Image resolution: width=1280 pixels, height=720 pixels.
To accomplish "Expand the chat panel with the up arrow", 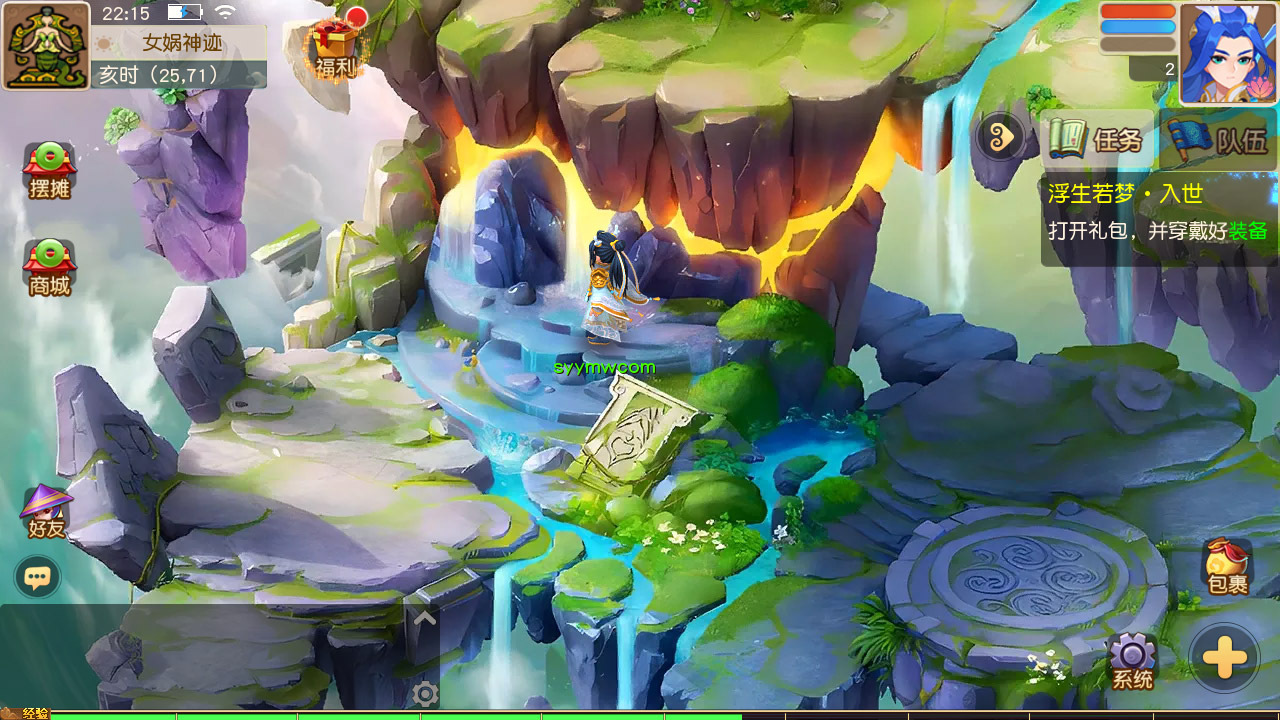I will (x=425, y=618).
